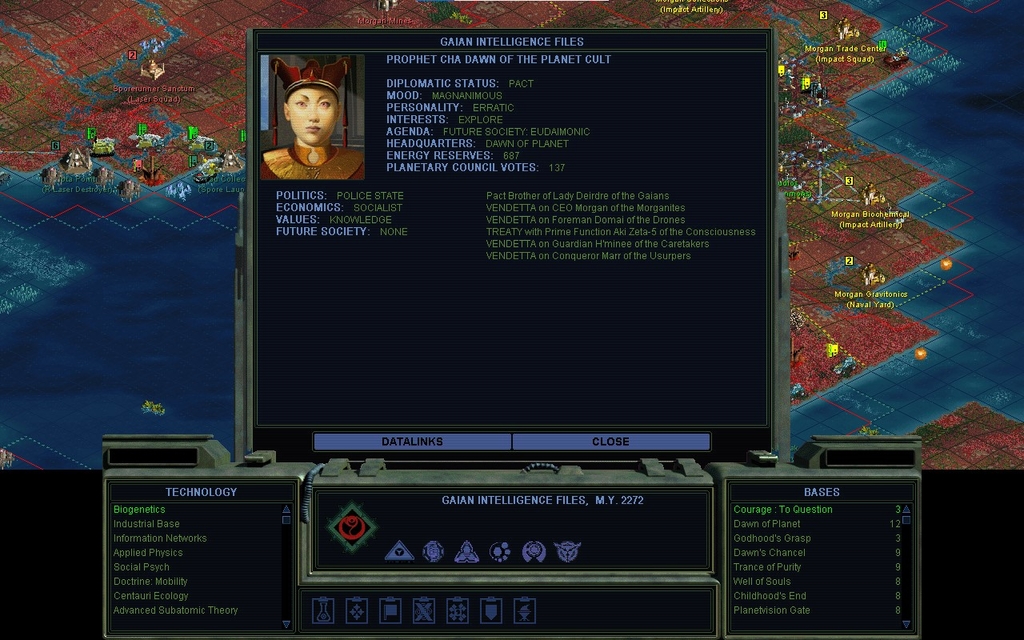1024x640 pixels.
Task: Pick Centauri Ecology from the technology list
Action: (150, 596)
